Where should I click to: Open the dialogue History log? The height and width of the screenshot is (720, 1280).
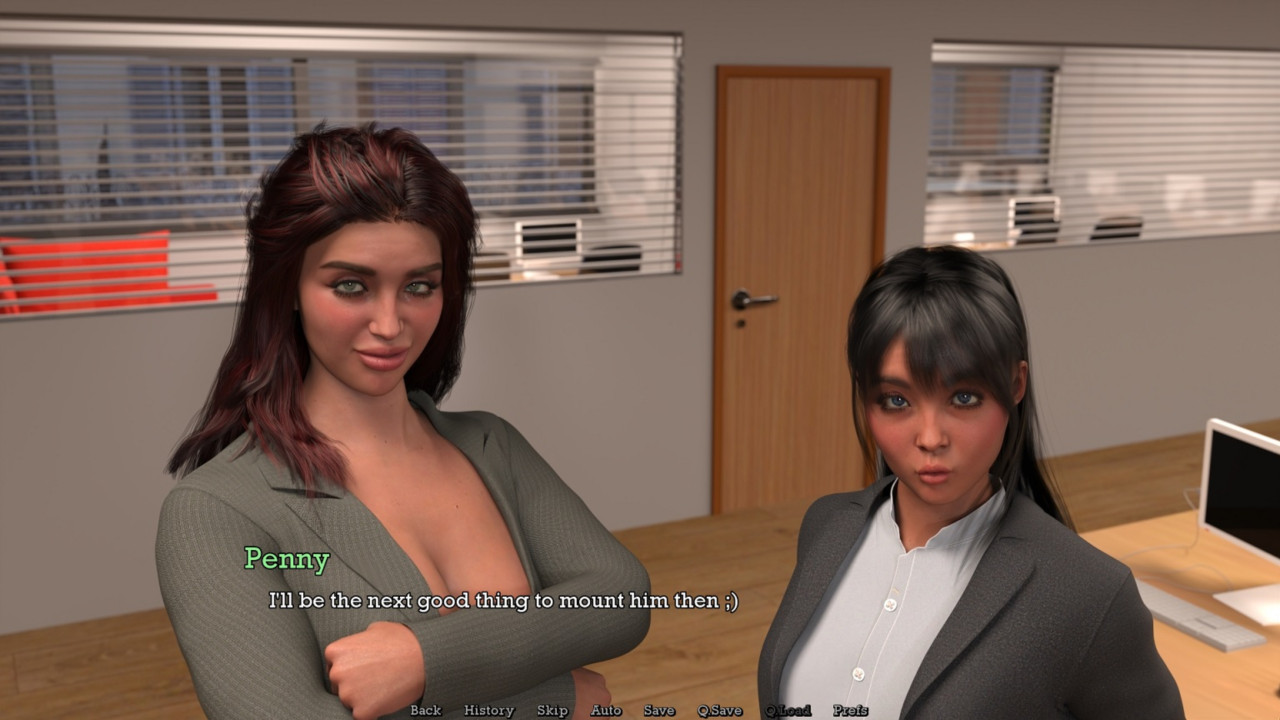[489, 710]
